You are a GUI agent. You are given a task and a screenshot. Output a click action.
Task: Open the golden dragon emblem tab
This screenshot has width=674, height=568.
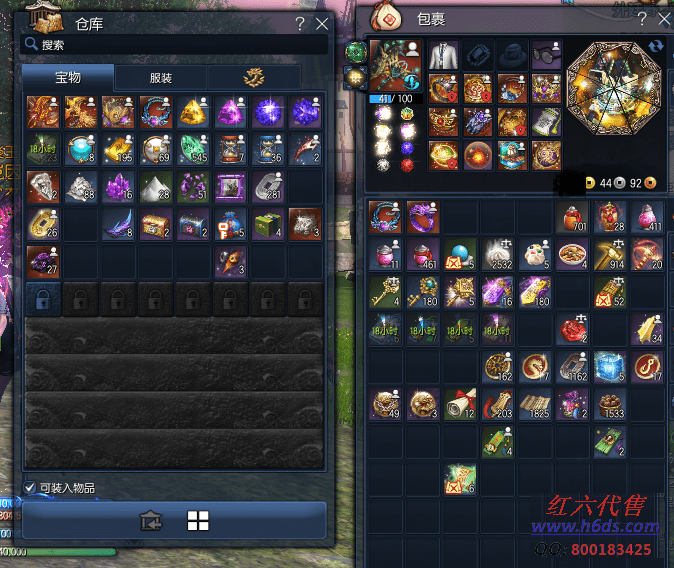pyautogui.click(x=252, y=77)
